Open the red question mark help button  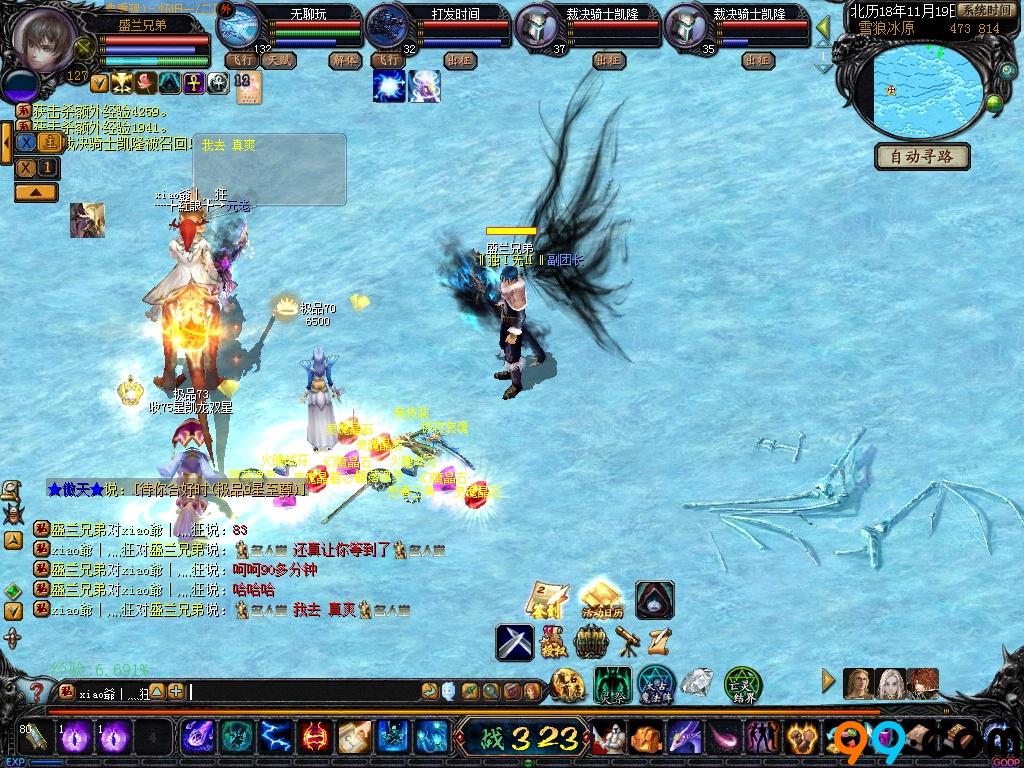[36, 691]
